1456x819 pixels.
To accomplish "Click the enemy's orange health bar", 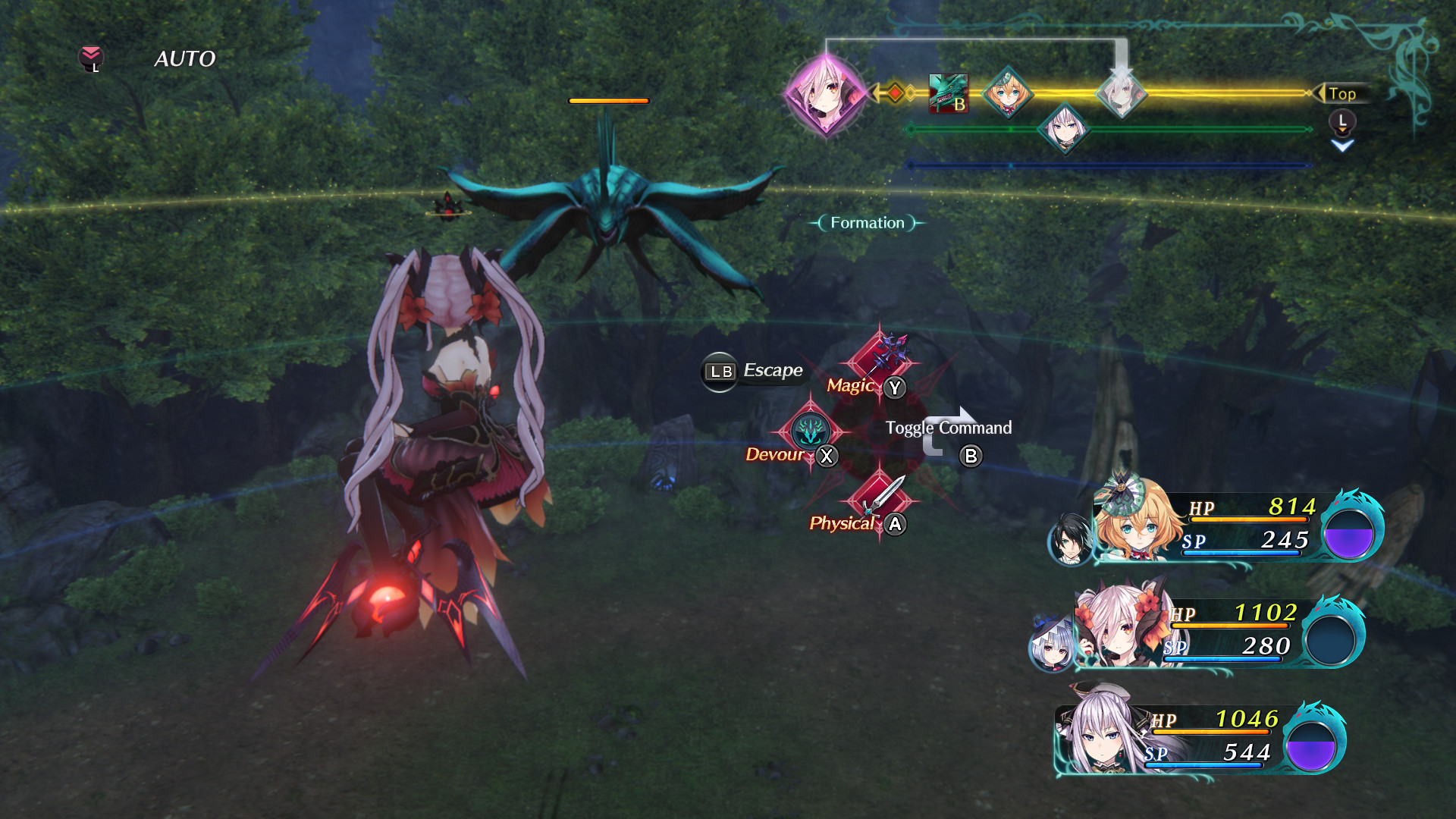I will pos(607,100).
